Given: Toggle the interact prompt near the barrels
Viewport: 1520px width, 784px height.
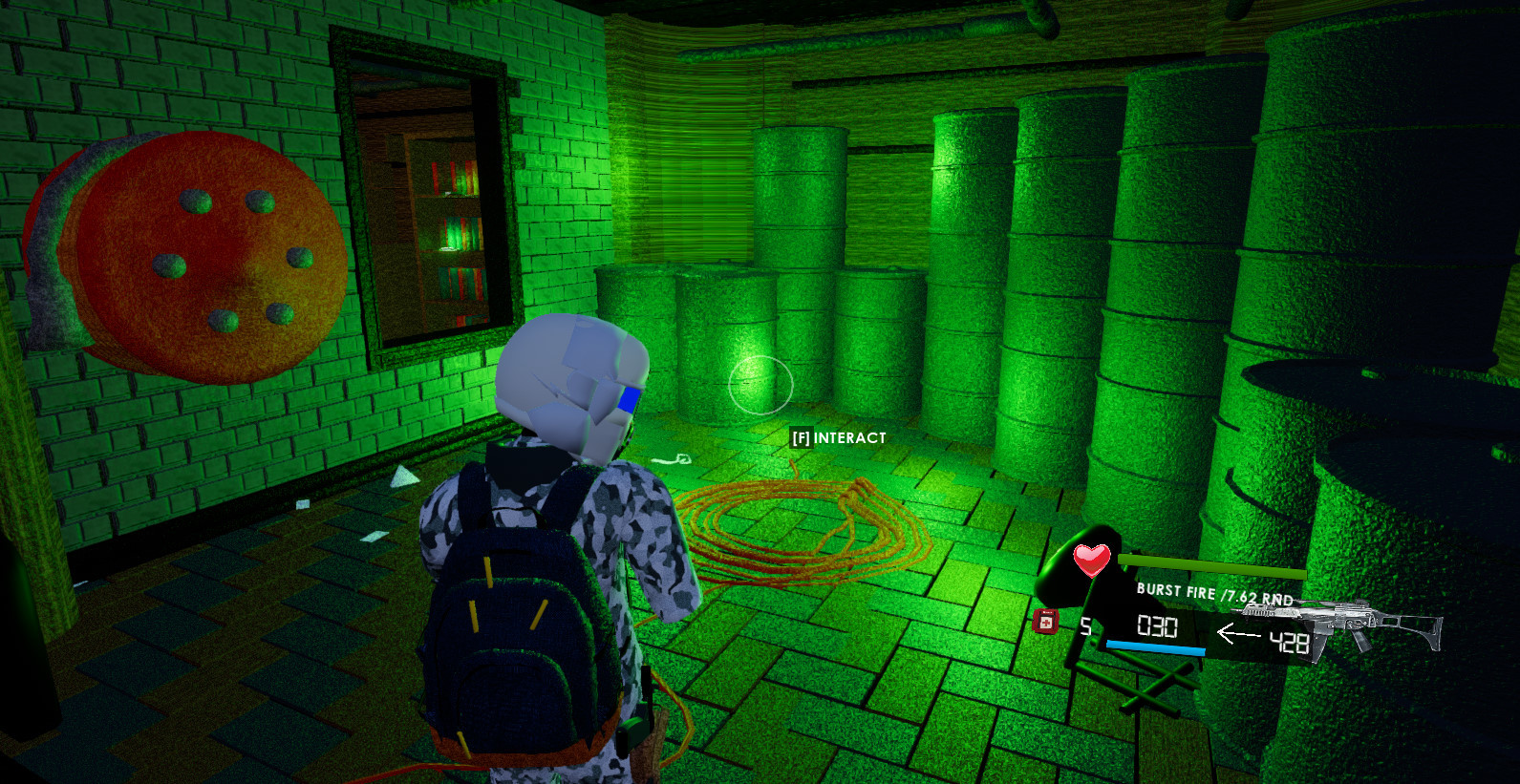Looking at the screenshot, I should (x=838, y=438).
